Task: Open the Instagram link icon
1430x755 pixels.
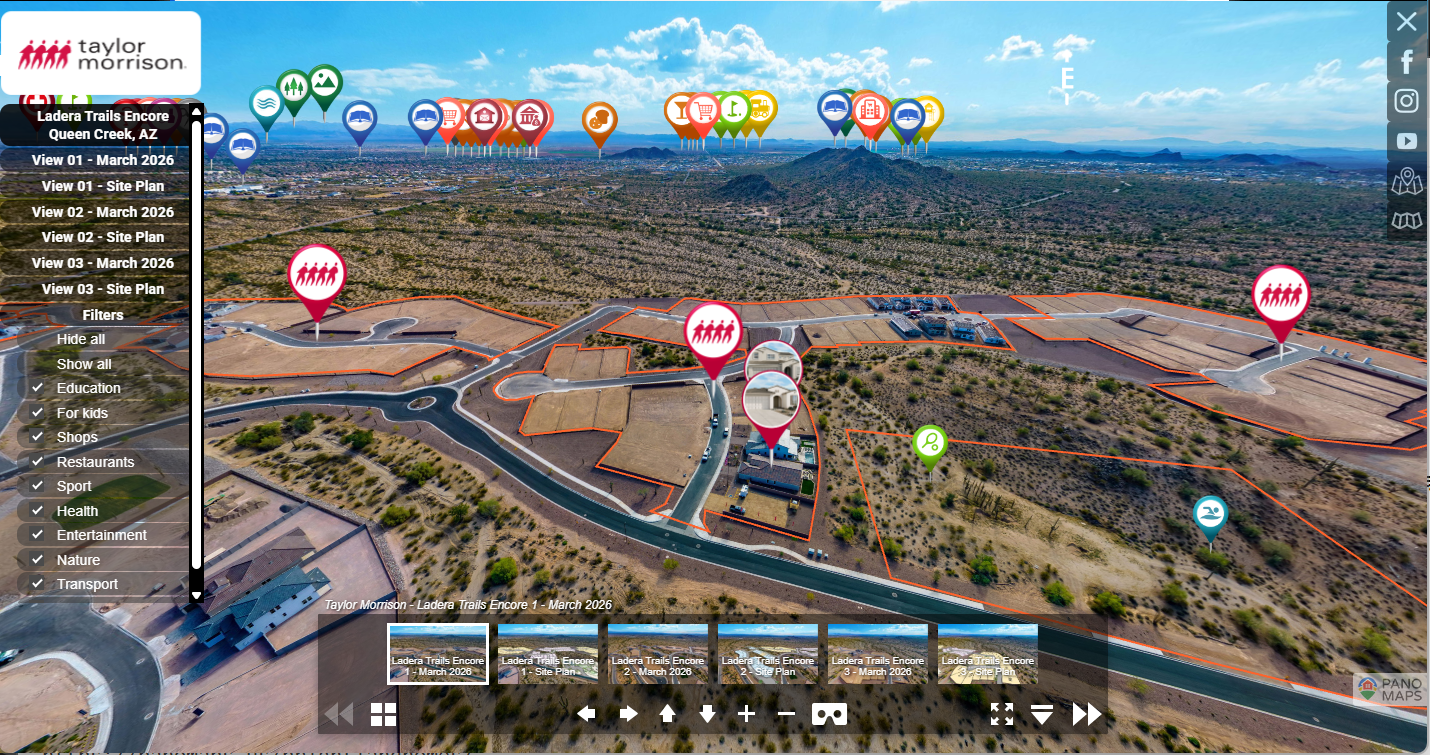Action: 1407,101
